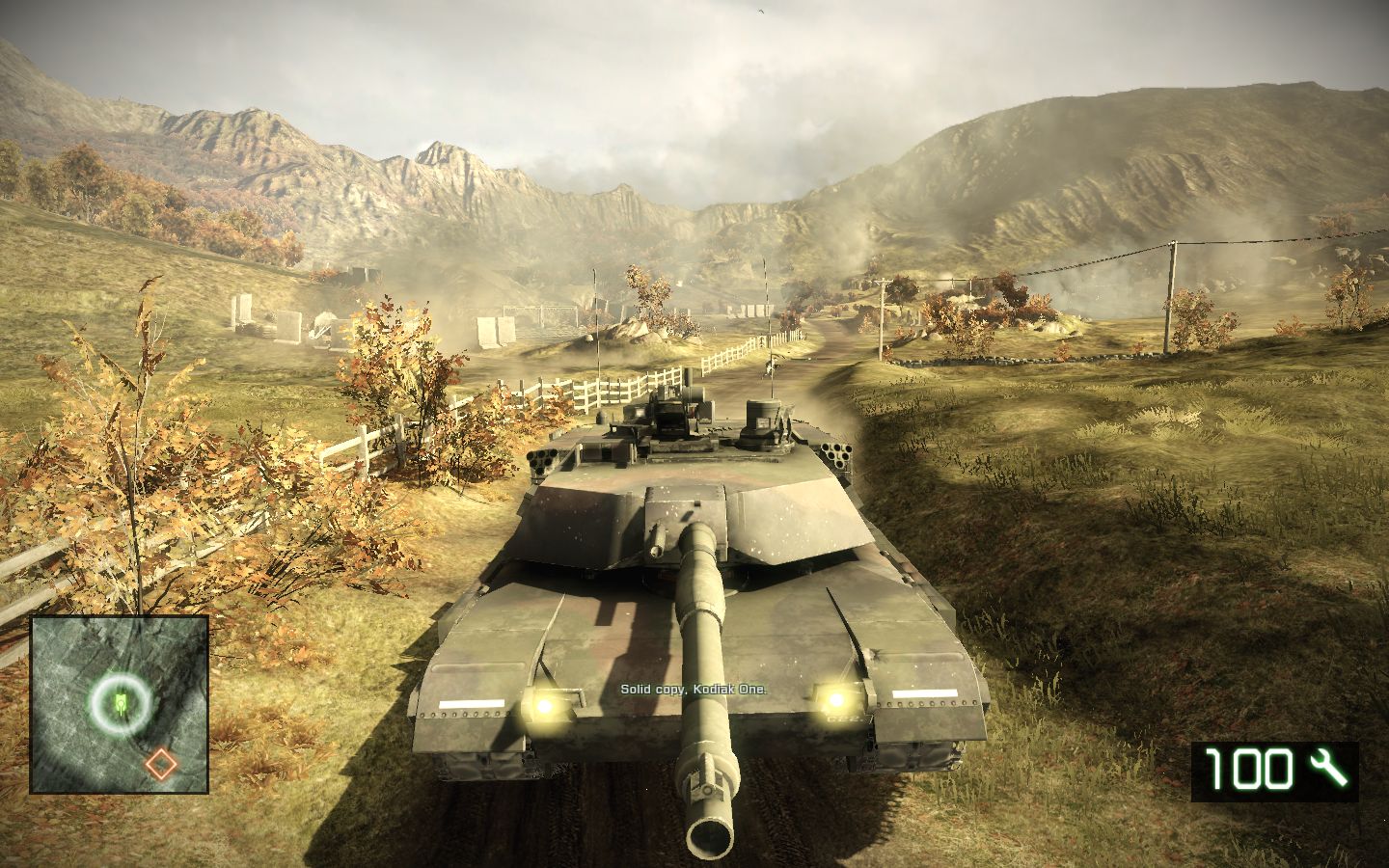Click the minimap in the corner

point(120,704)
